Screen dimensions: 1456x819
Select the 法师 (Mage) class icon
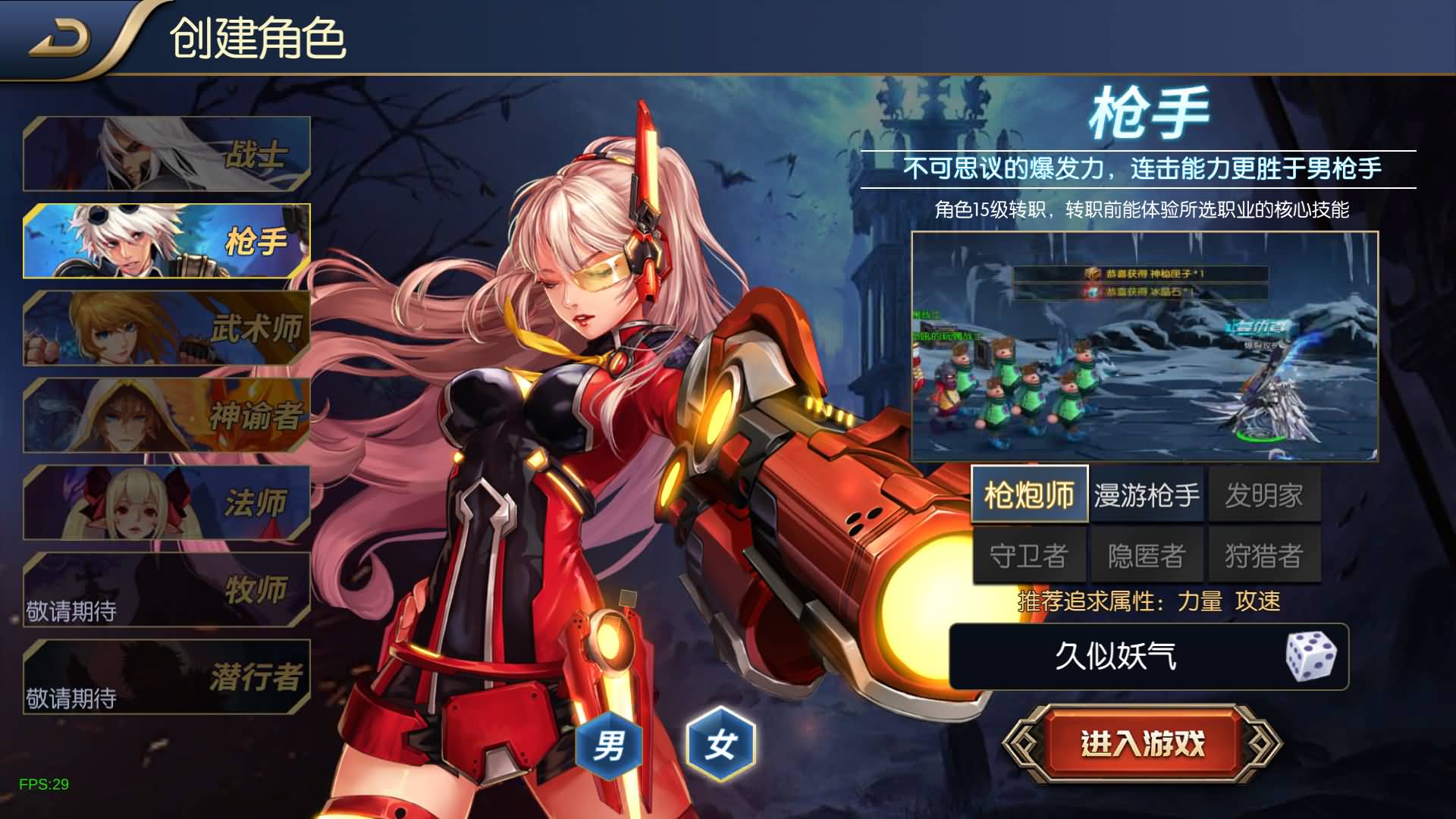click(168, 503)
